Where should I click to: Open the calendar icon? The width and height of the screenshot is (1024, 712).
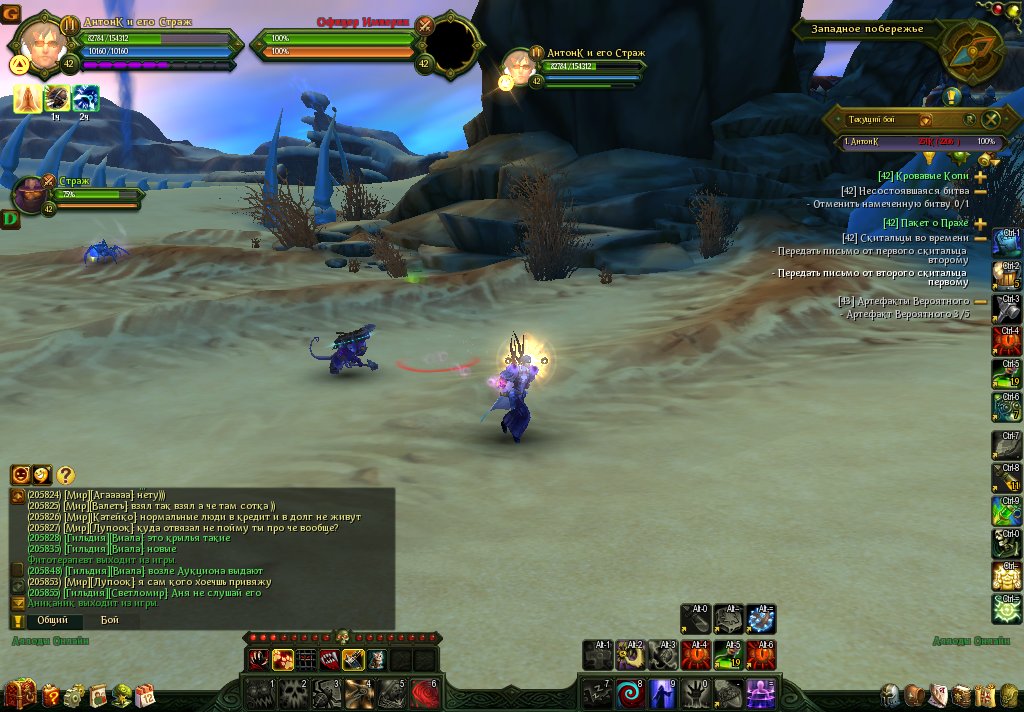pos(145,695)
